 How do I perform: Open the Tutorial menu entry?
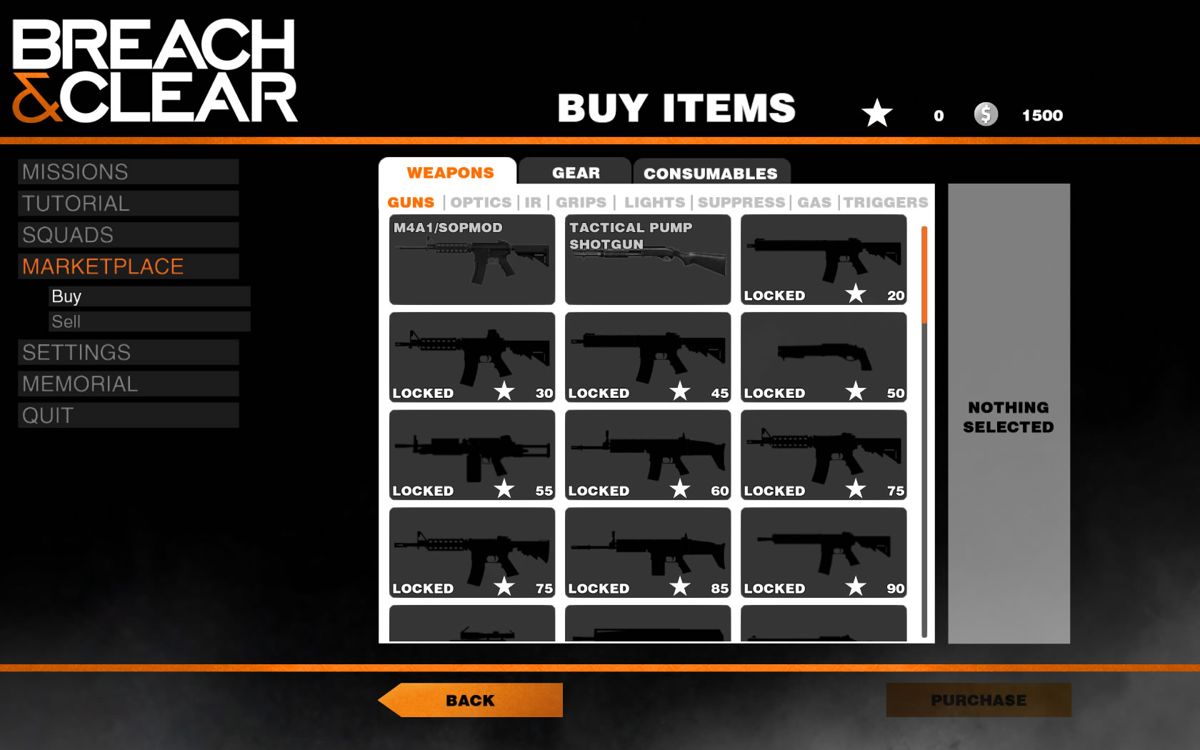128,204
